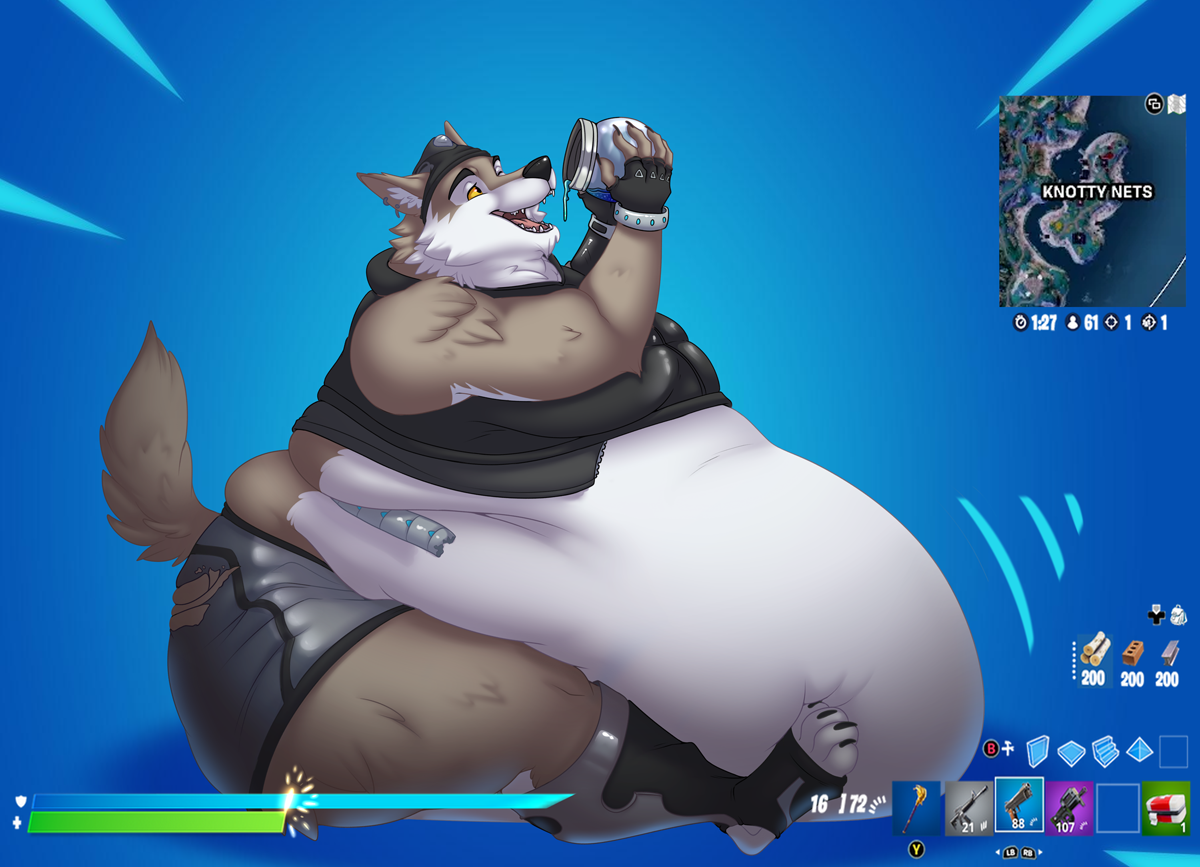Screen dimensions: 1200x867
Task: Equip the grey assault rifle
Action: (x=967, y=807)
